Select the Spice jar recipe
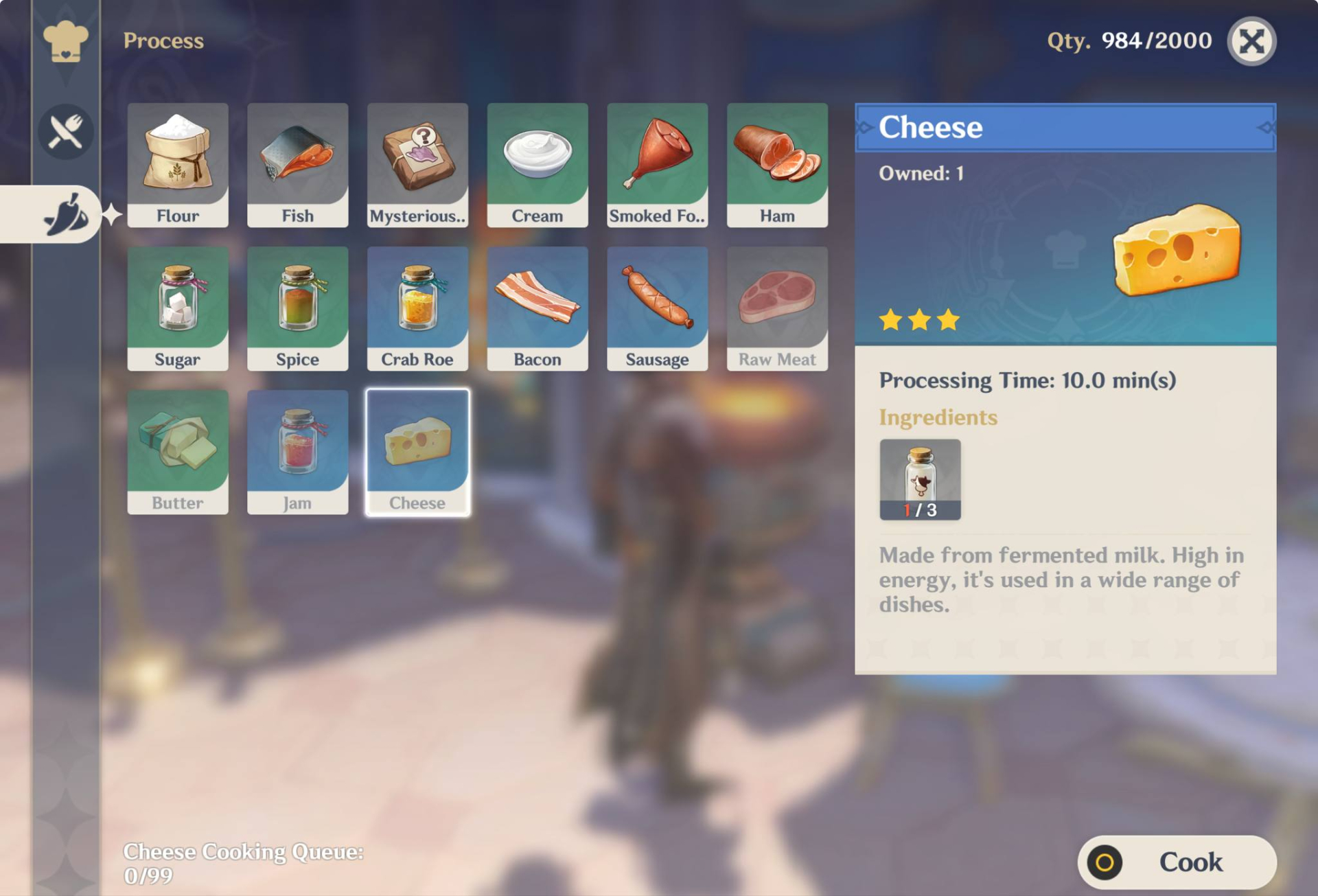 click(x=297, y=308)
